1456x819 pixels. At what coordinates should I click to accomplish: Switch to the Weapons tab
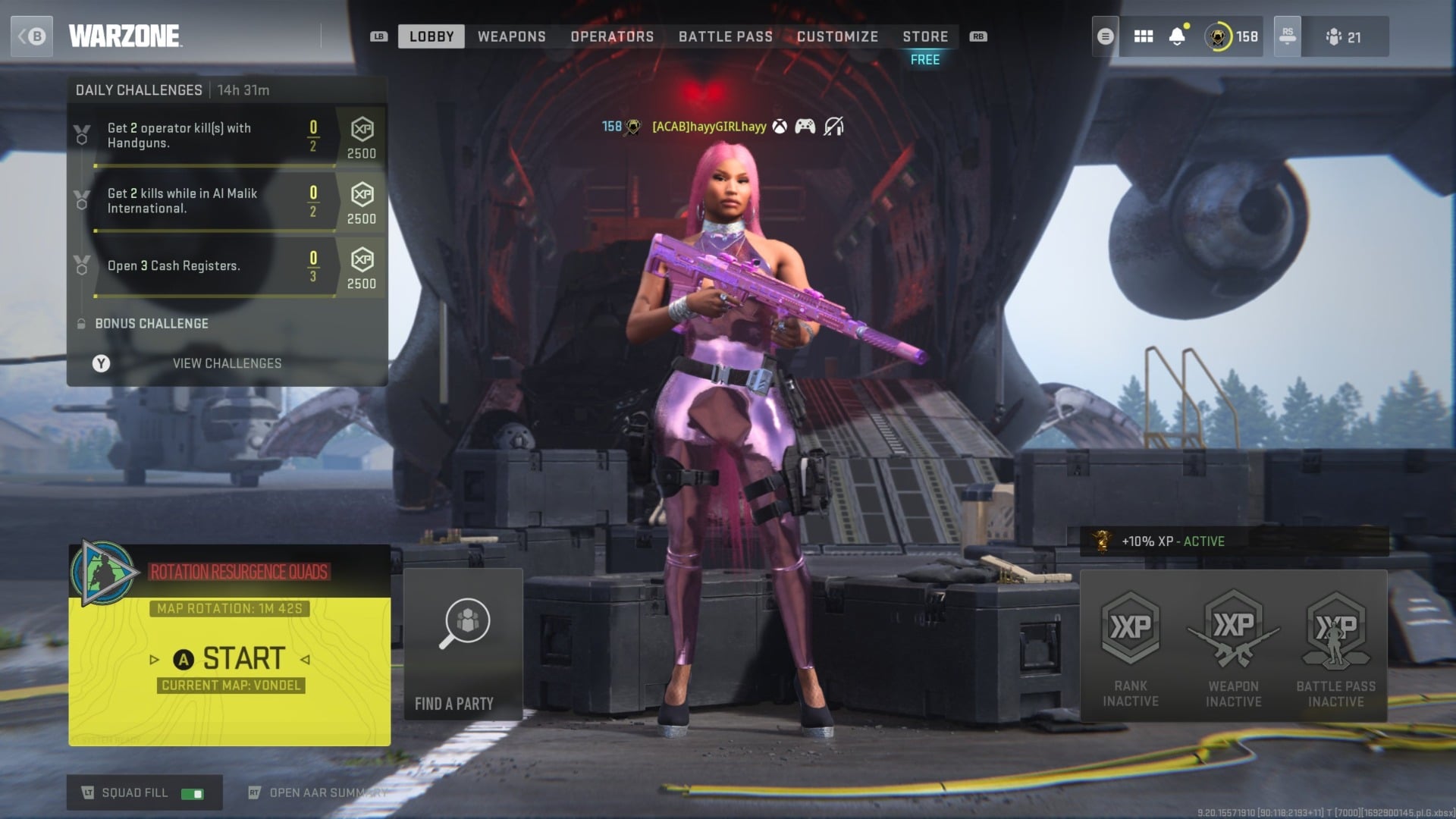511,36
